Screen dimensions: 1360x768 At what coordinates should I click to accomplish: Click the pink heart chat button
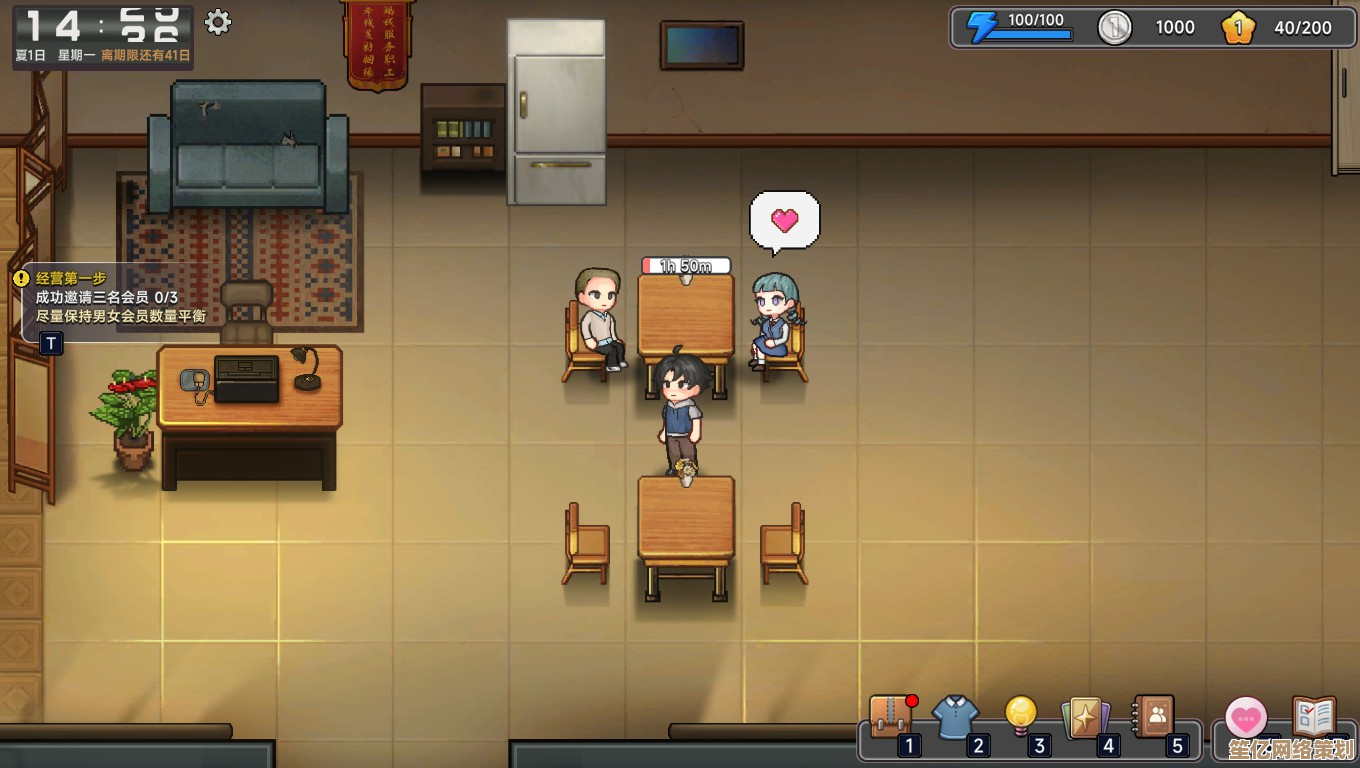click(x=1246, y=718)
